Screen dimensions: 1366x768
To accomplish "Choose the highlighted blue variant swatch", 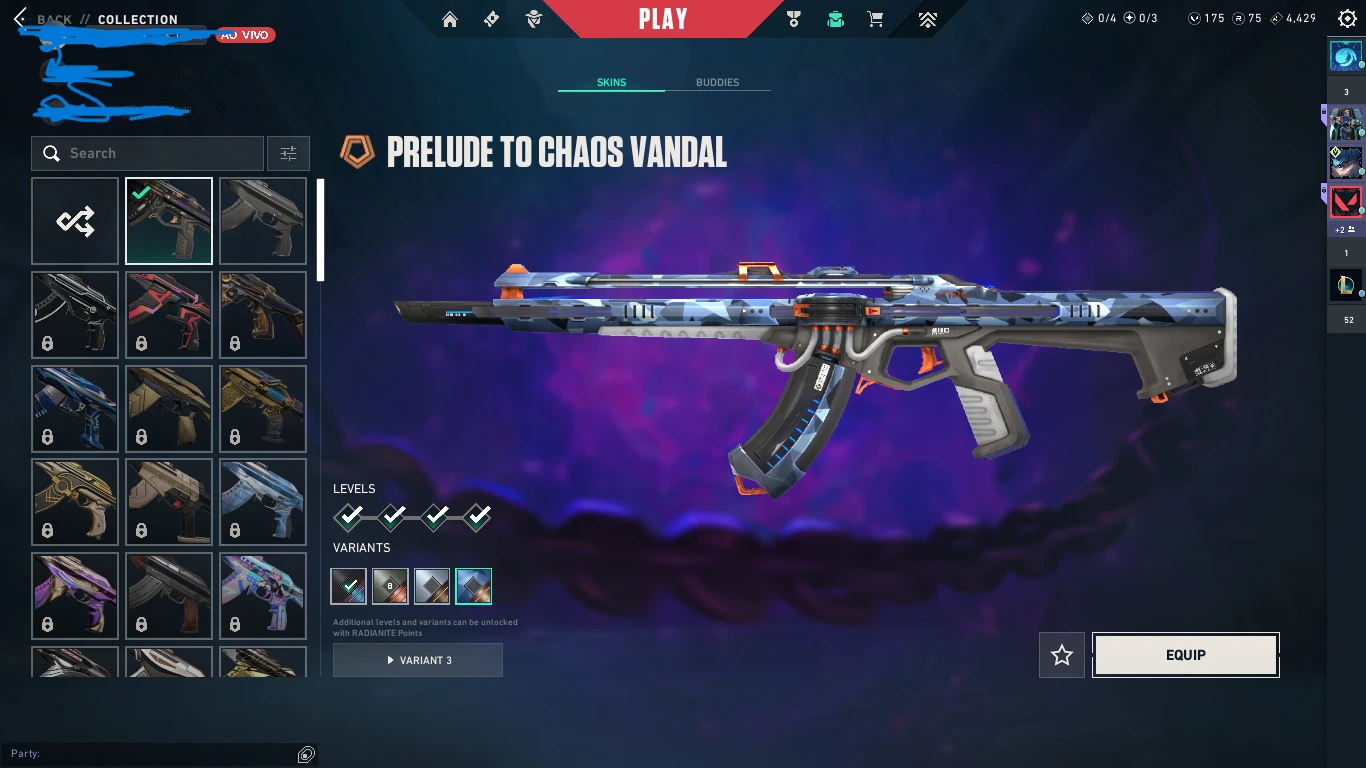I will point(474,586).
